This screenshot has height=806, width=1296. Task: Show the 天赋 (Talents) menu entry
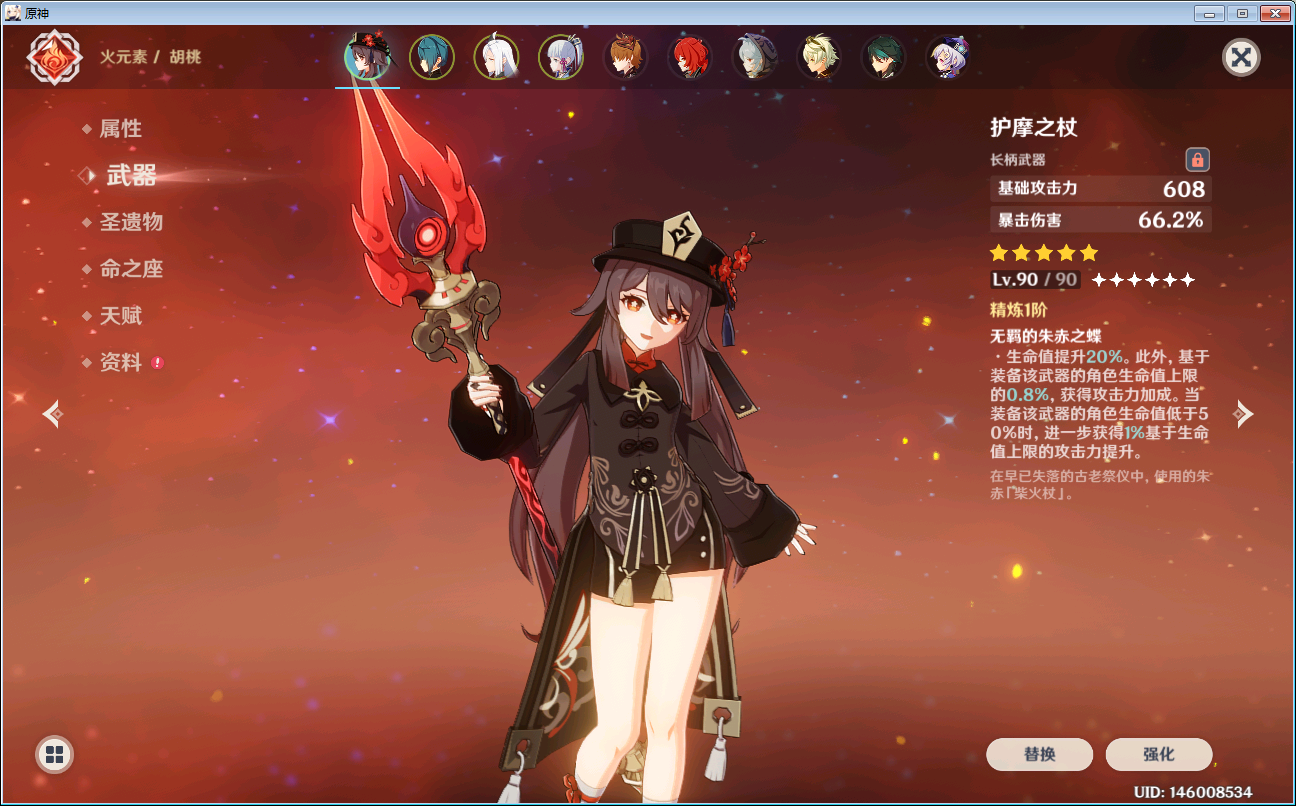[120, 316]
